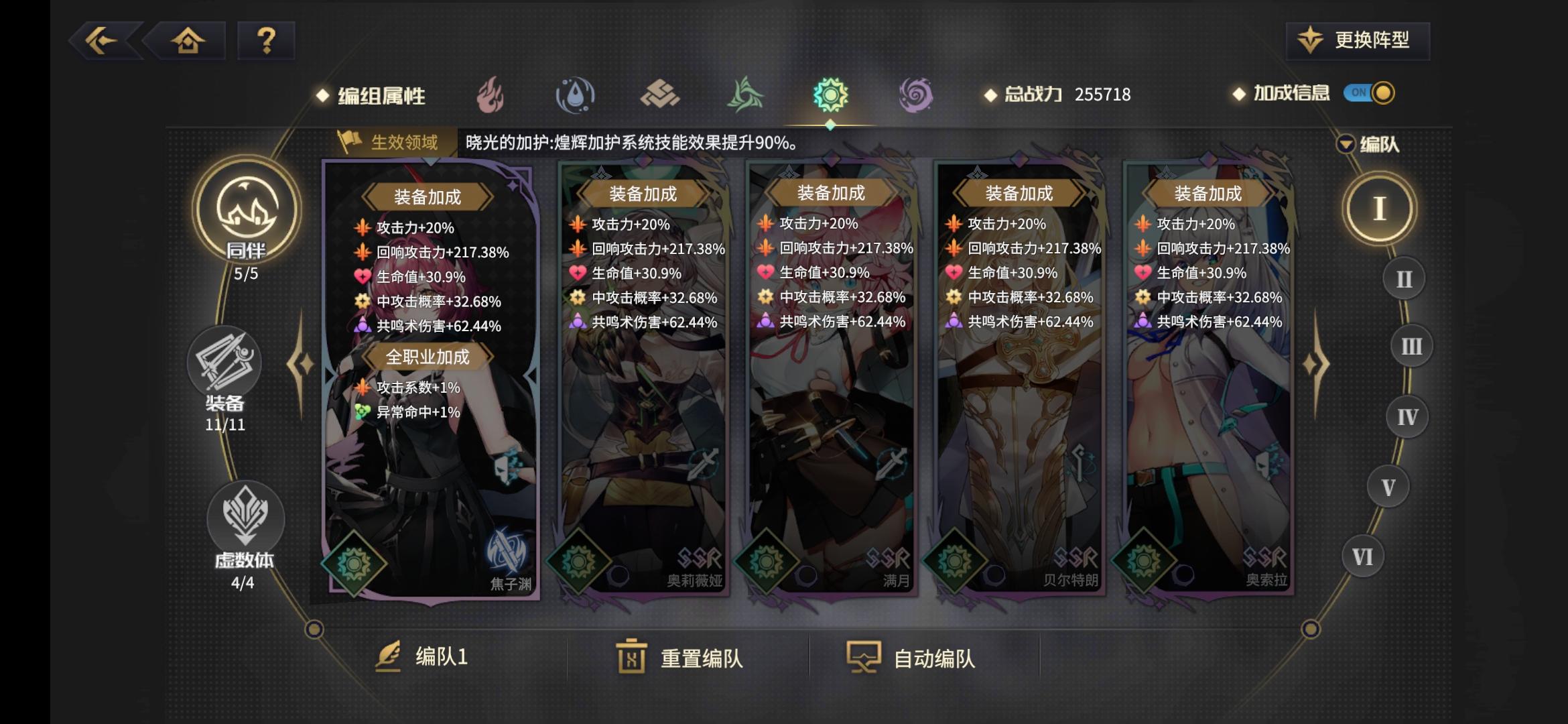Screen dimensions: 1568x724
Task: Select the earth element filter icon
Action: (x=660, y=95)
